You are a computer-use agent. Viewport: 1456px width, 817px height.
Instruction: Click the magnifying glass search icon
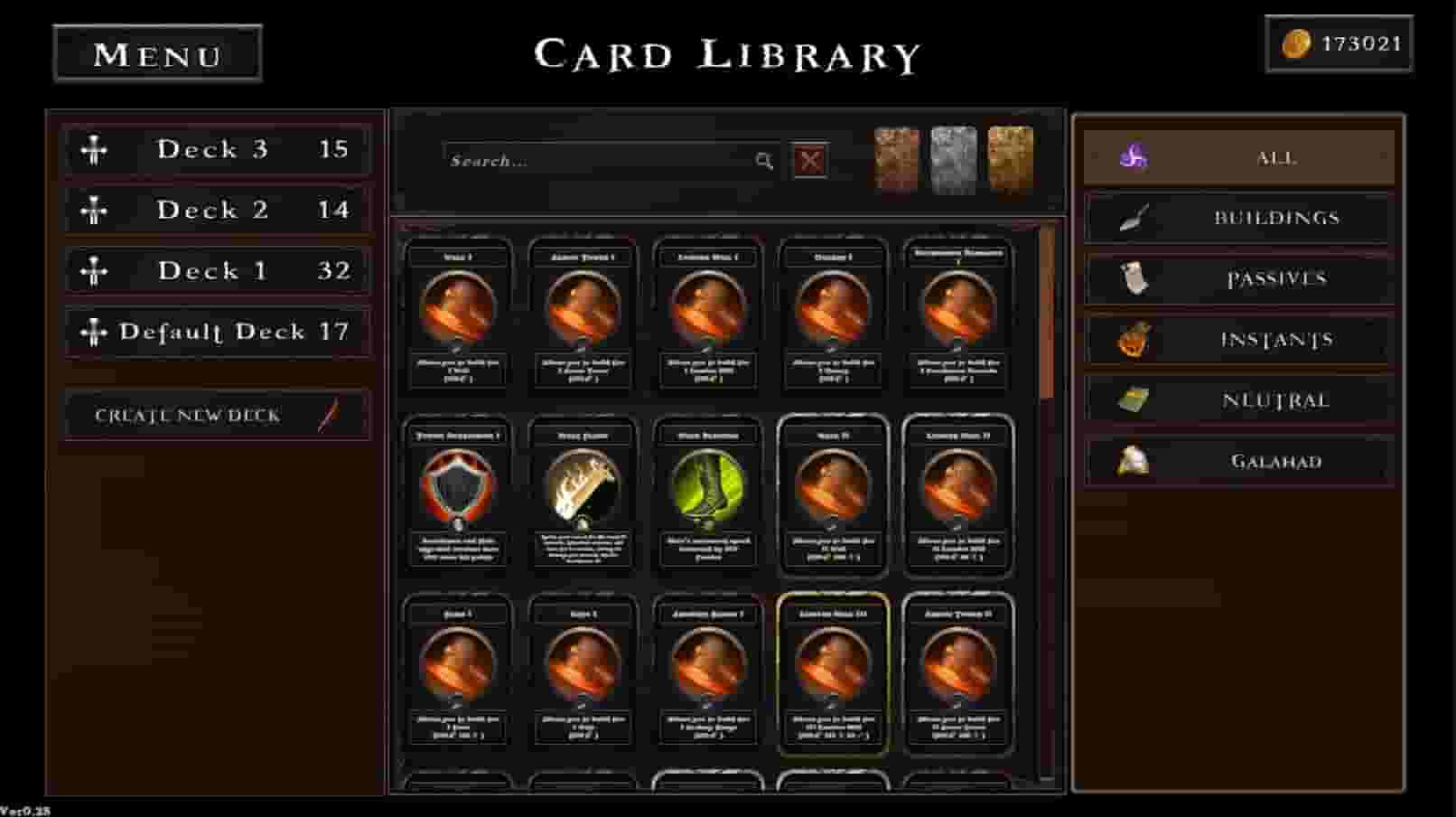point(764,161)
